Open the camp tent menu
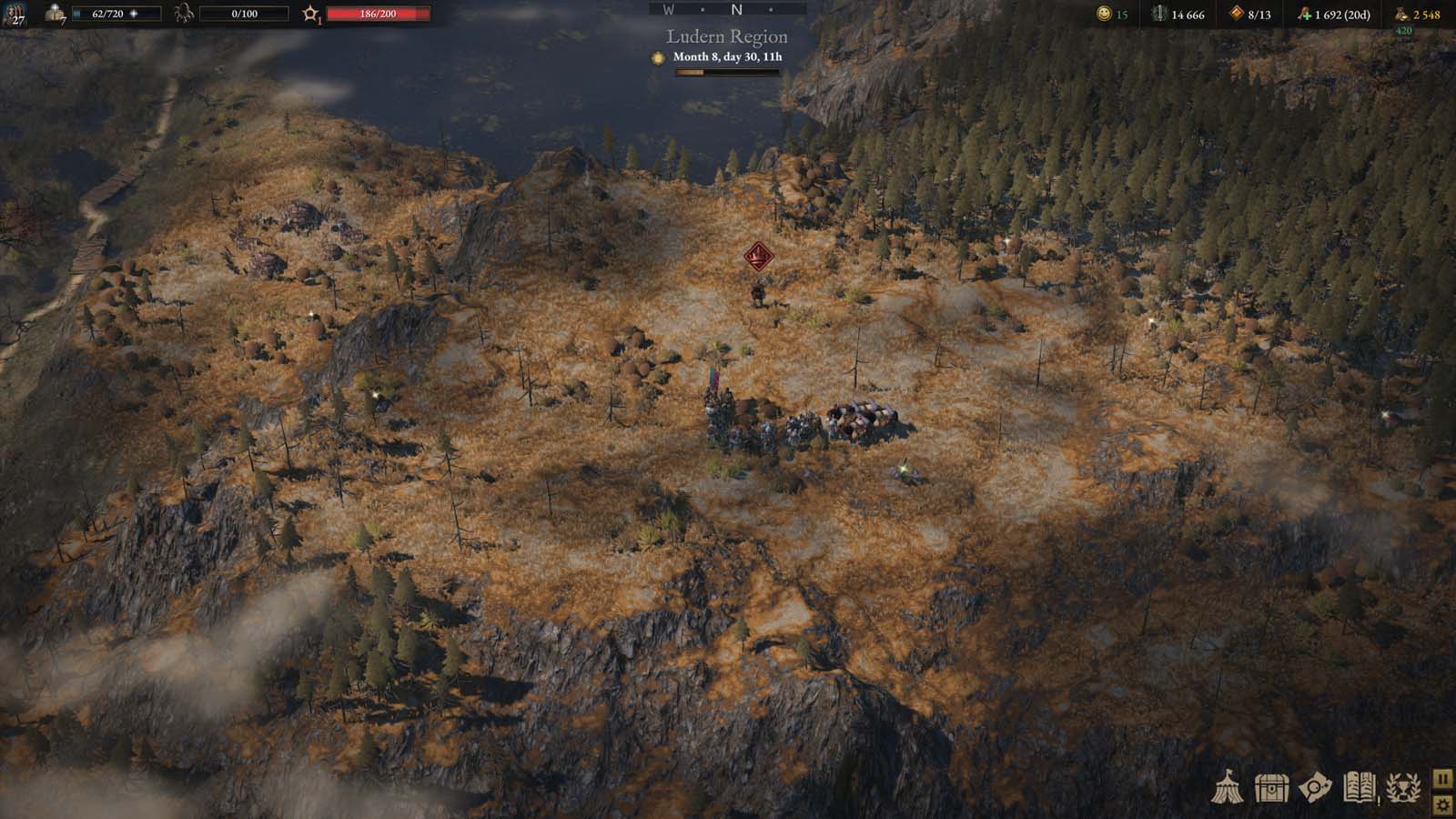The width and height of the screenshot is (1456, 819). point(1227,787)
